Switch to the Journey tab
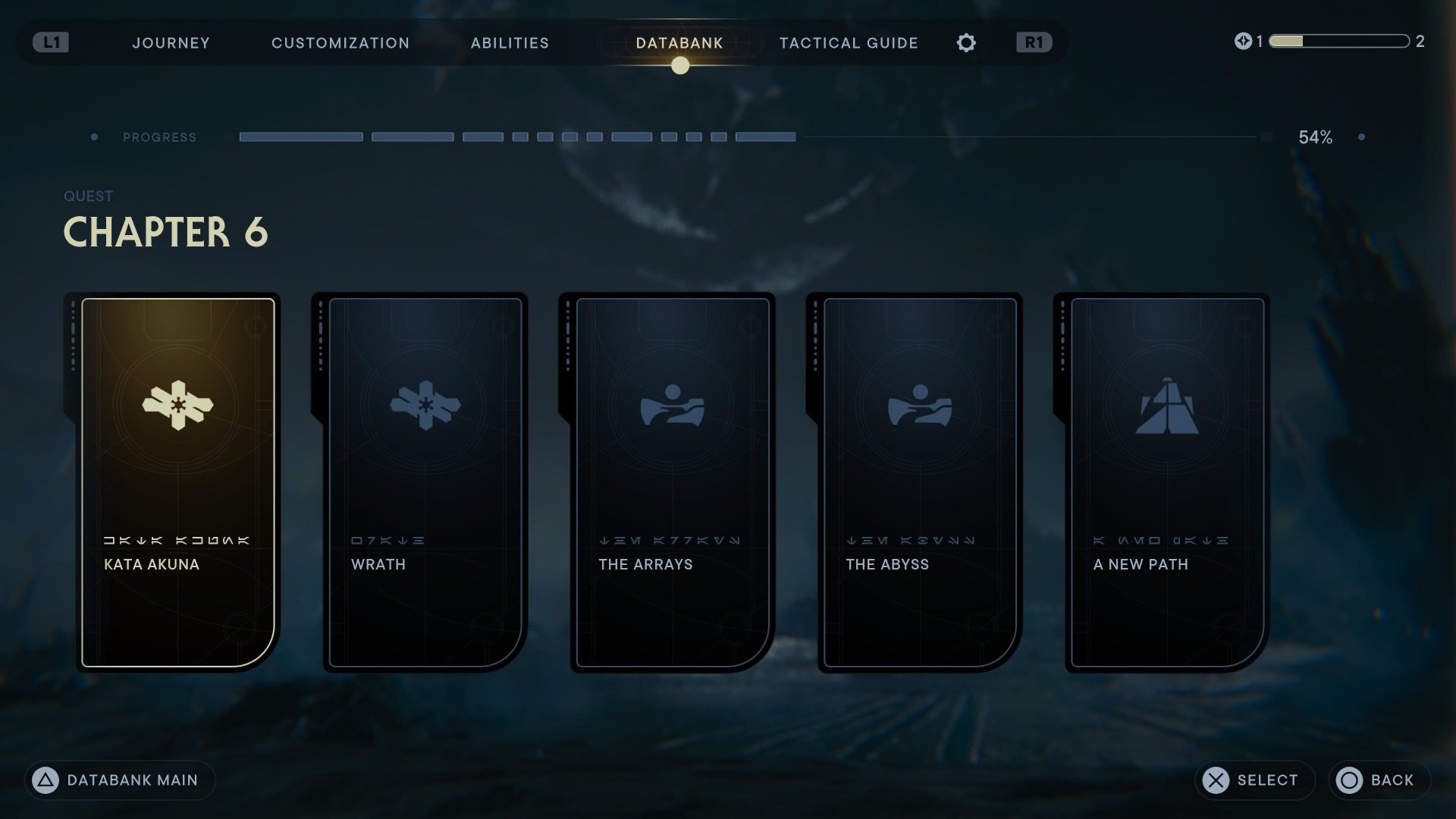The image size is (1456, 819). pyautogui.click(x=171, y=43)
